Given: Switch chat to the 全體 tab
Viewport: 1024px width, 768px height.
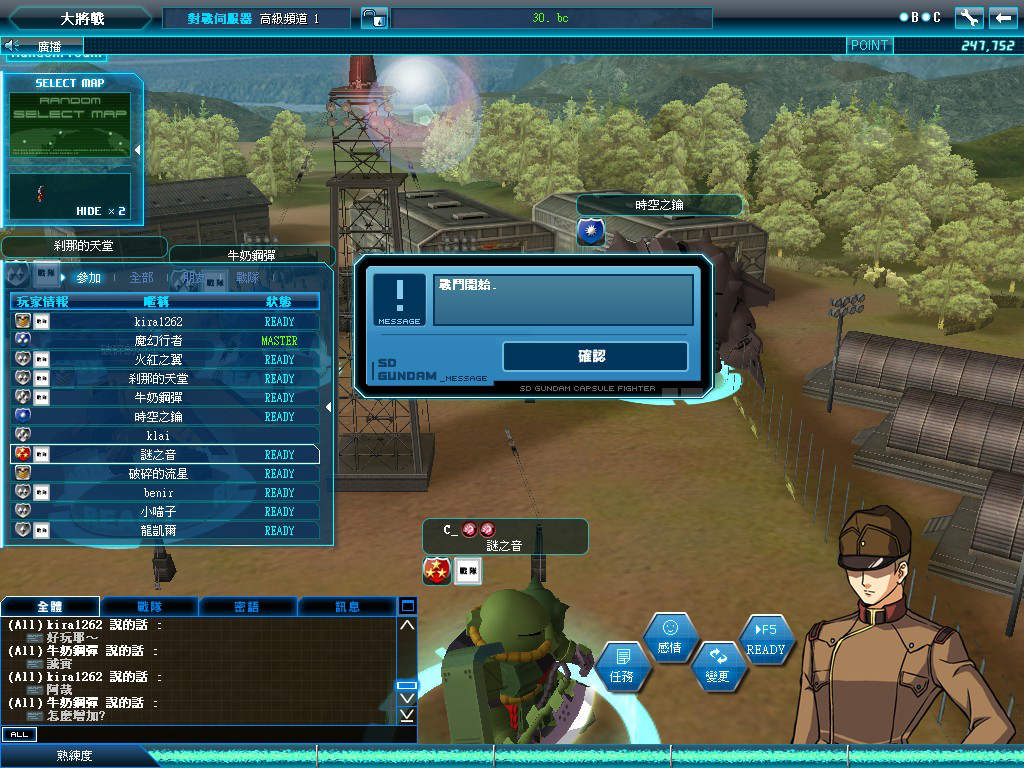Looking at the screenshot, I should 50,606.
